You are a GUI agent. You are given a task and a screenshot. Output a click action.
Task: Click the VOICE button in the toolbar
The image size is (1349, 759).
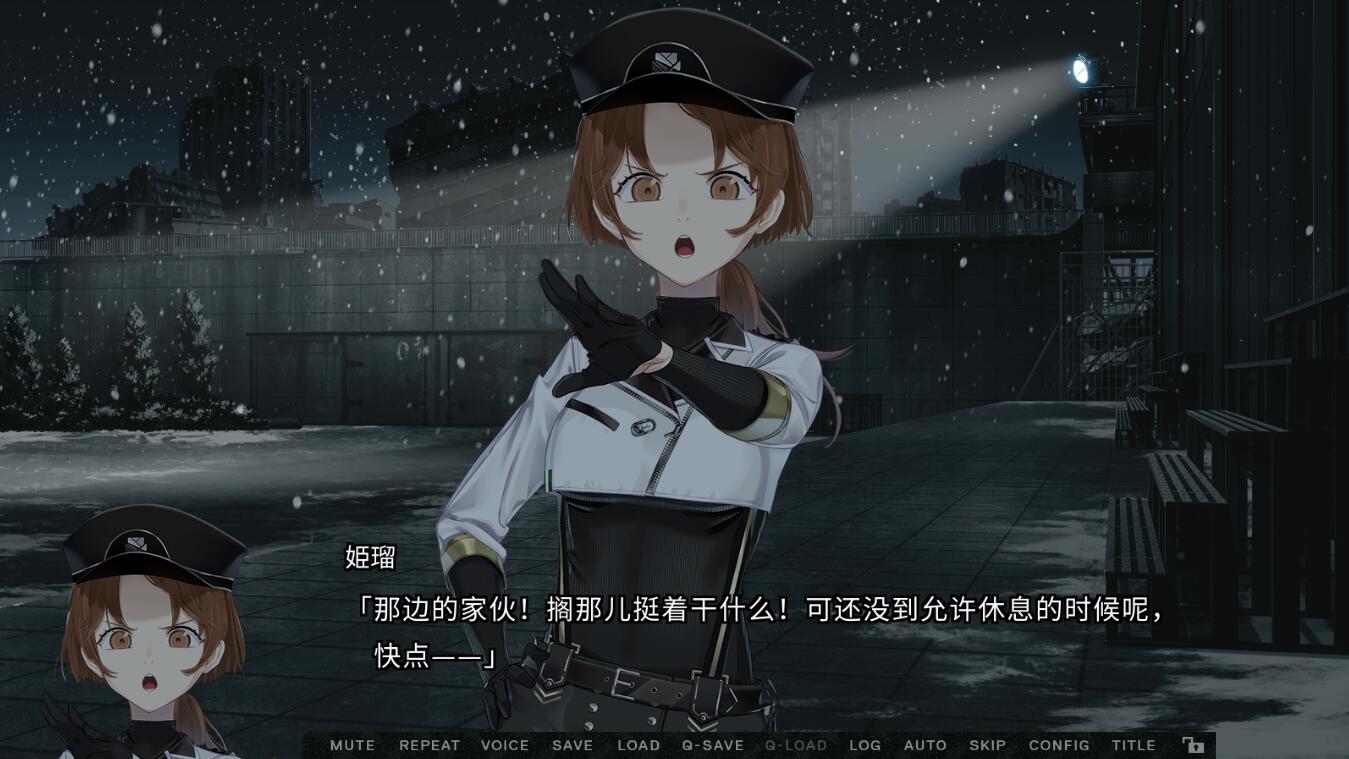pos(505,745)
